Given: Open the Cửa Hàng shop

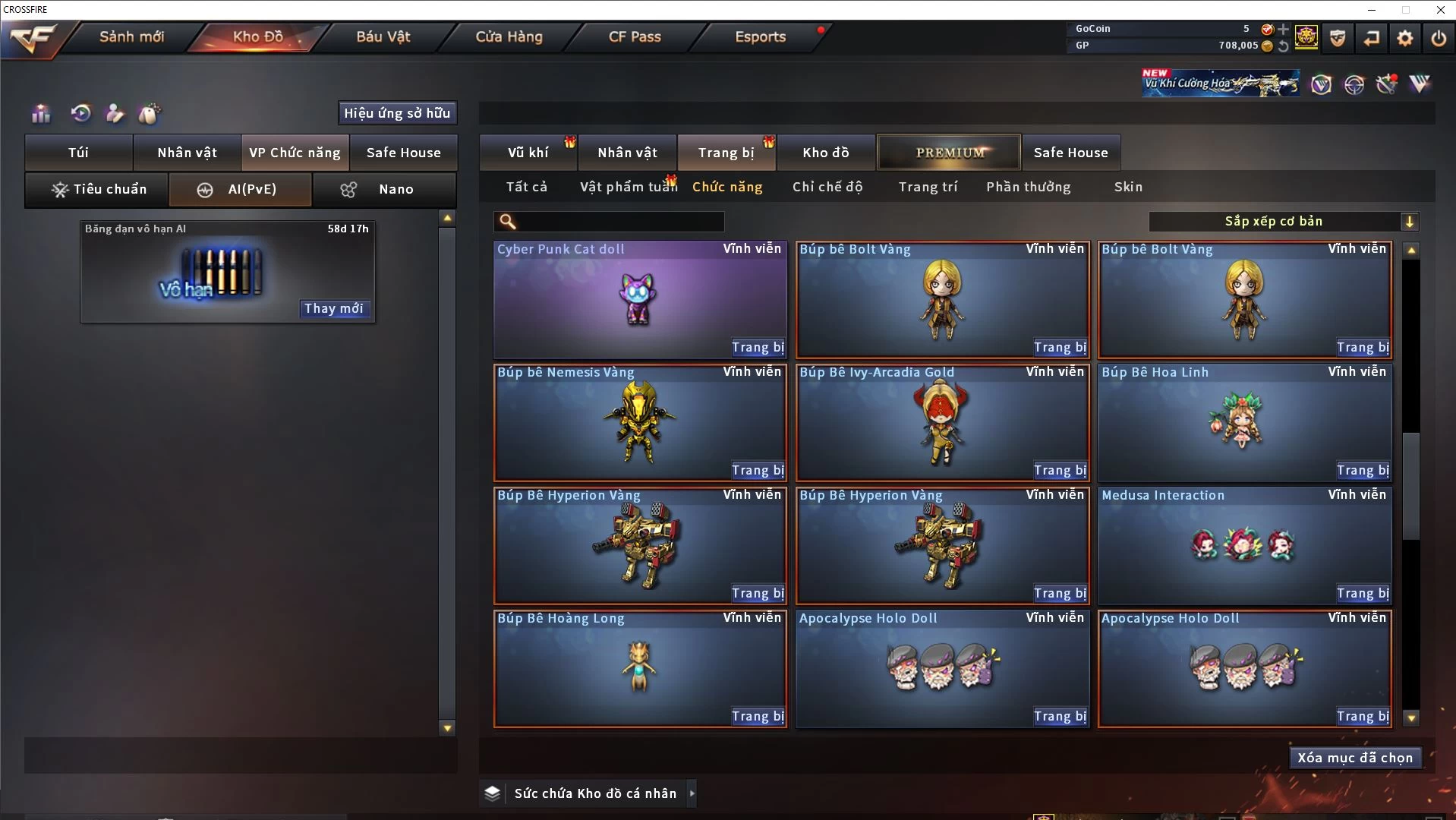Looking at the screenshot, I should click(x=509, y=36).
